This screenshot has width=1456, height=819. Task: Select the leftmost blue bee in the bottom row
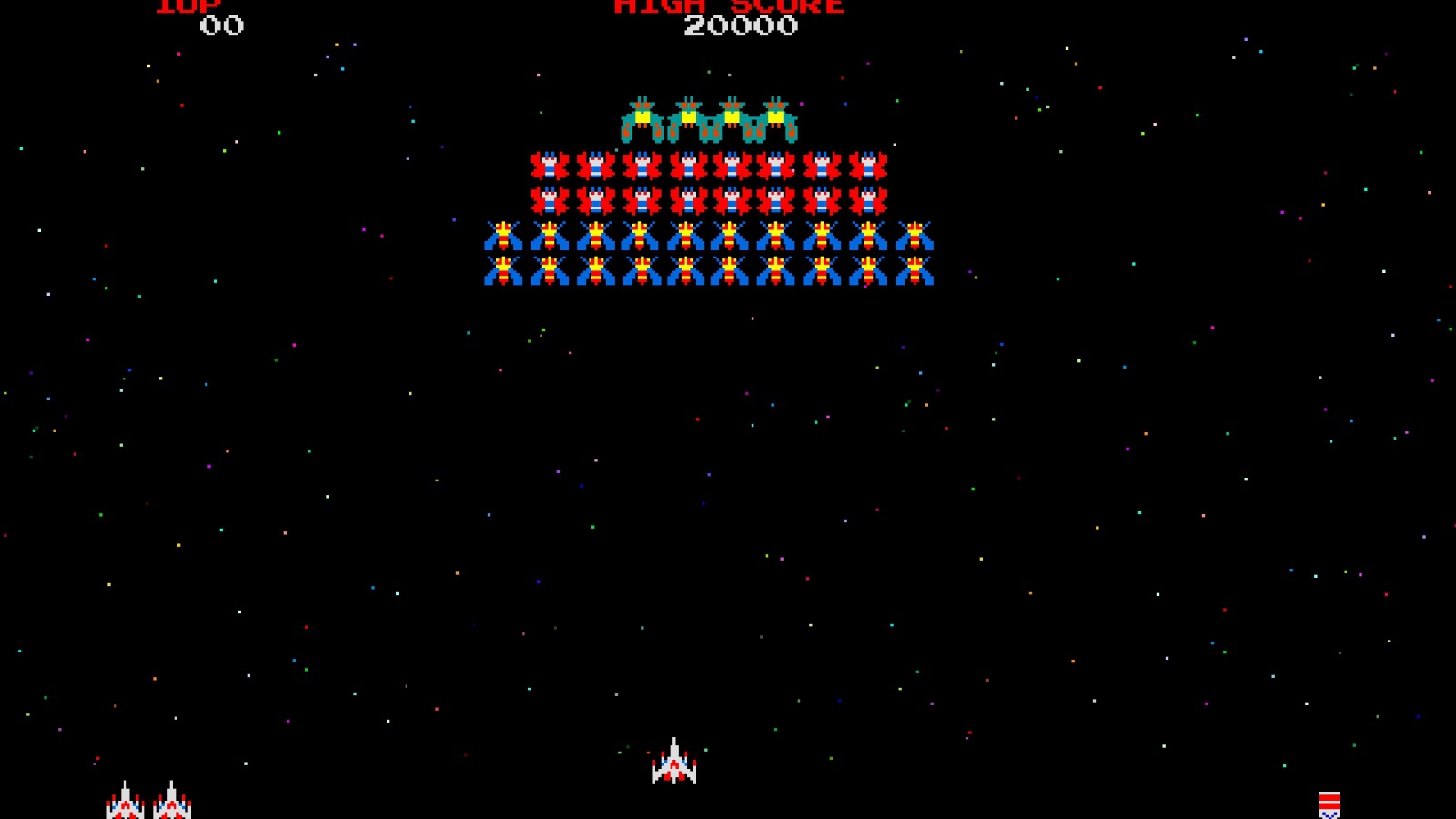[503, 271]
